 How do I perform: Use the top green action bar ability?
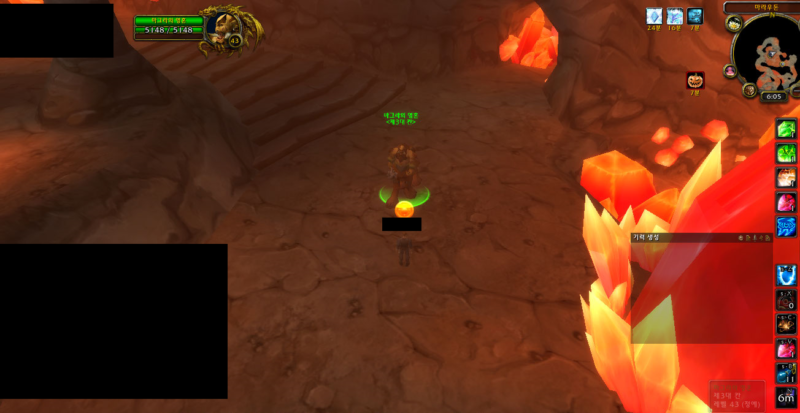pyautogui.click(x=787, y=130)
